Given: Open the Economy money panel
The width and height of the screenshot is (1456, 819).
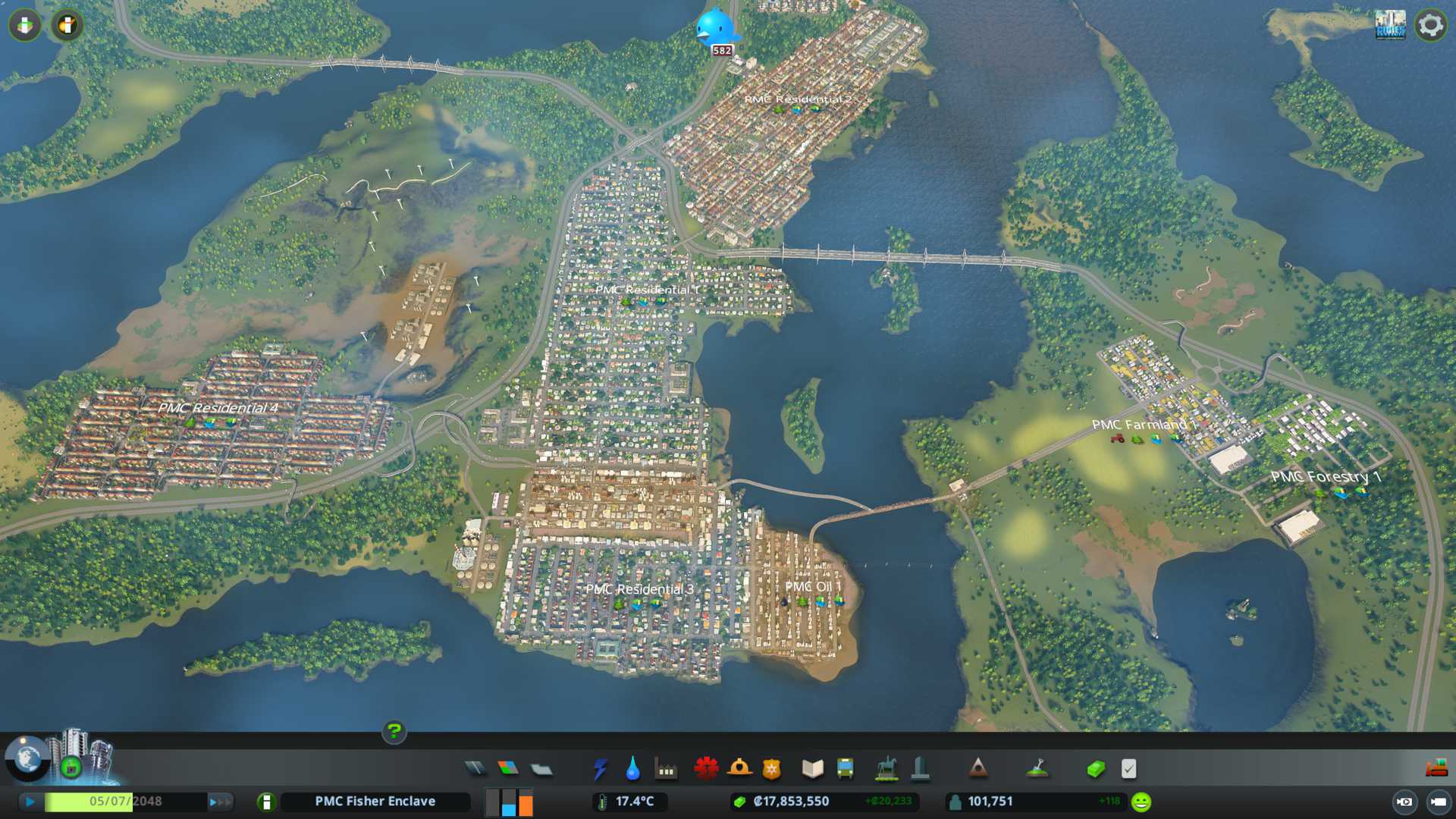Looking at the screenshot, I should [x=1096, y=769].
